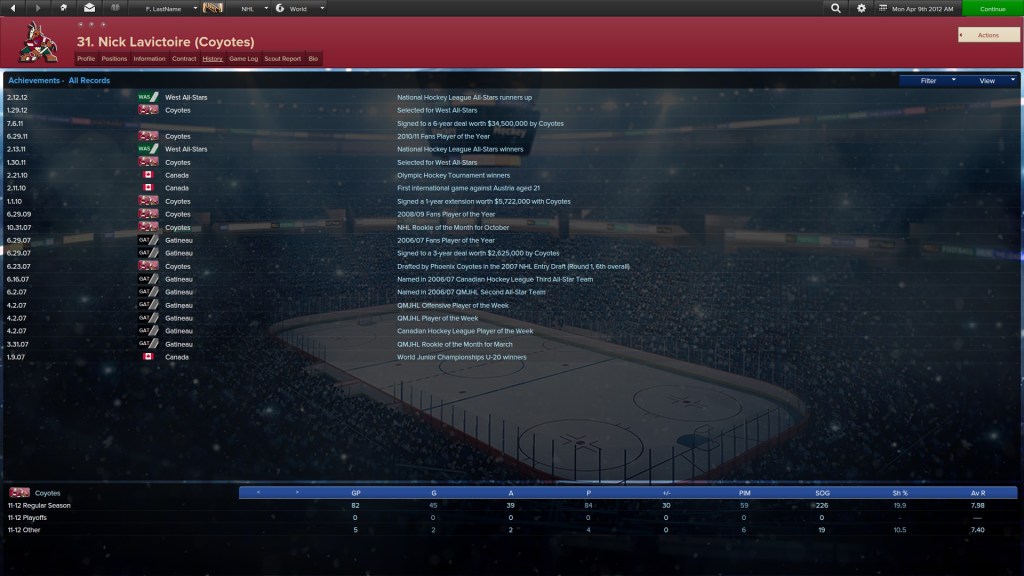
Task: Continue to the next game day
Action: point(993,8)
